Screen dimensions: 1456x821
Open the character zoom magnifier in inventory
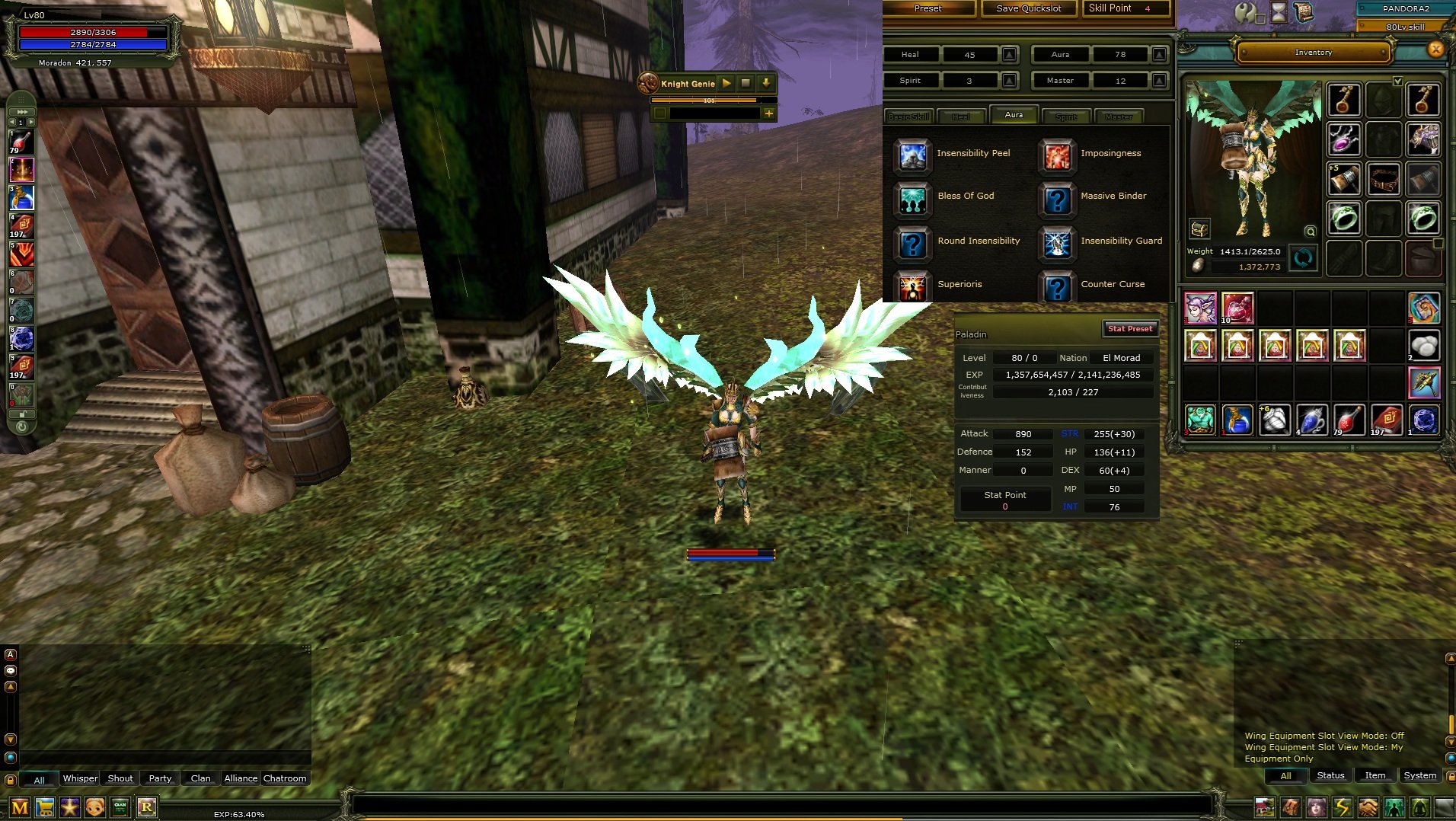pyautogui.click(x=1310, y=232)
